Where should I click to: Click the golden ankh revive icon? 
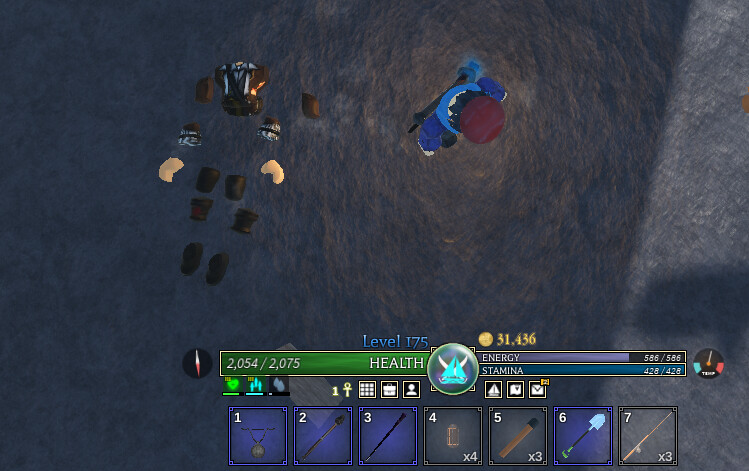click(x=347, y=390)
